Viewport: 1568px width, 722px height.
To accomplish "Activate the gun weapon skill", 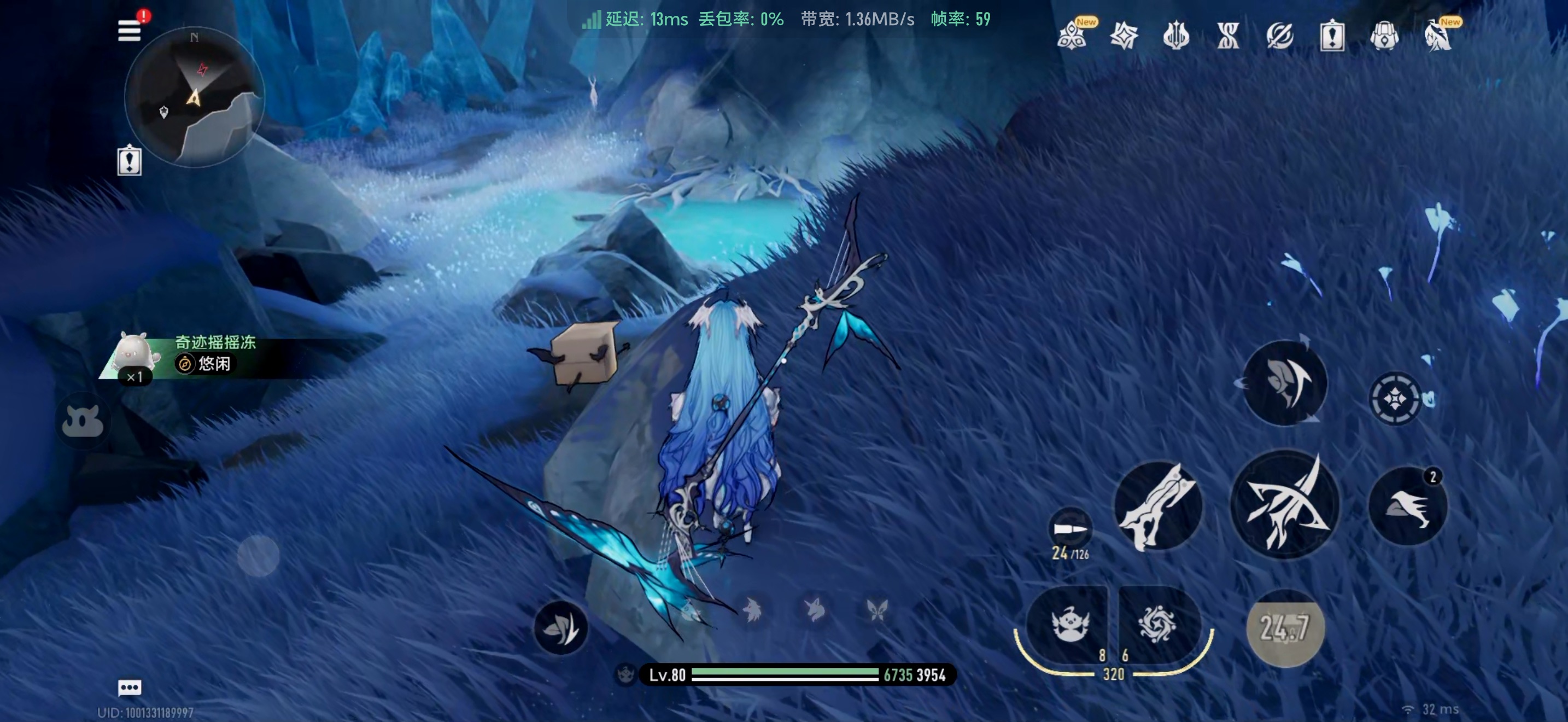I will (1158, 505).
